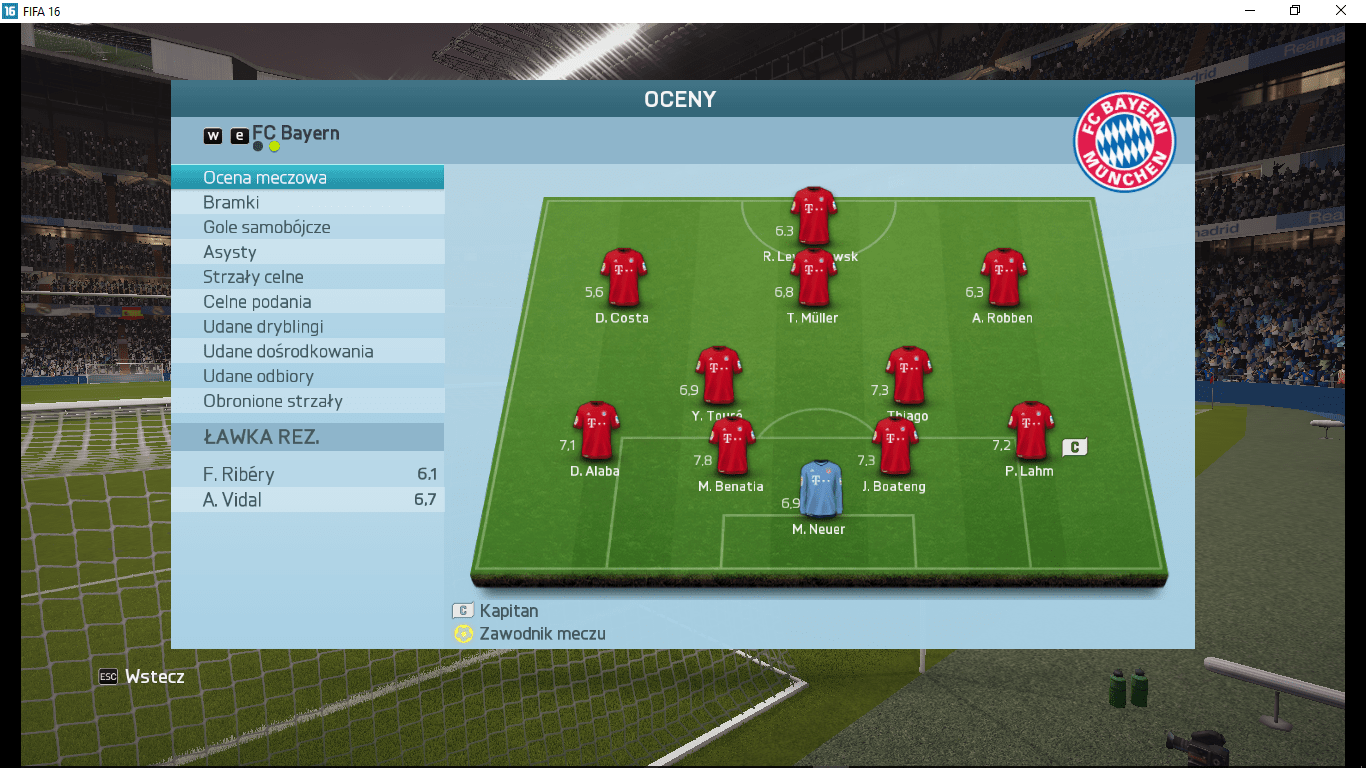Image resolution: width=1366 pixels, height=768 pixels.
Task: Select Celne podania in the list
Action: pos(307,302)
